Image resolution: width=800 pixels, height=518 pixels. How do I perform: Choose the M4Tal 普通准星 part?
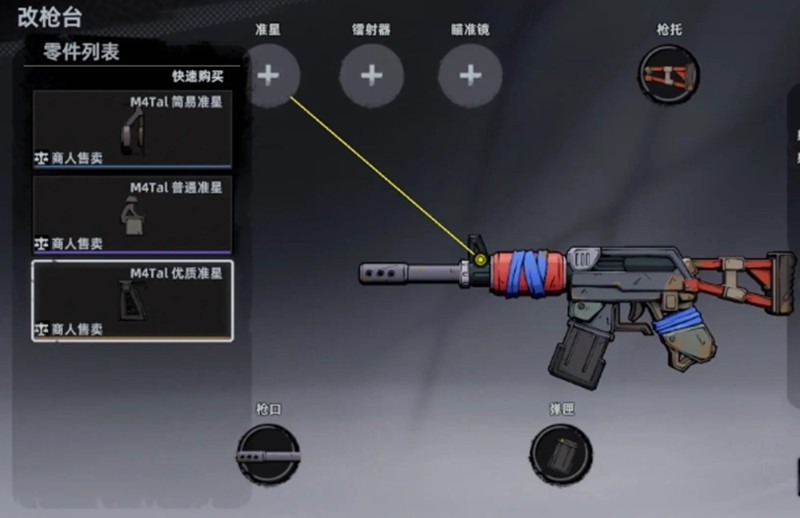[x=132, y=214]
